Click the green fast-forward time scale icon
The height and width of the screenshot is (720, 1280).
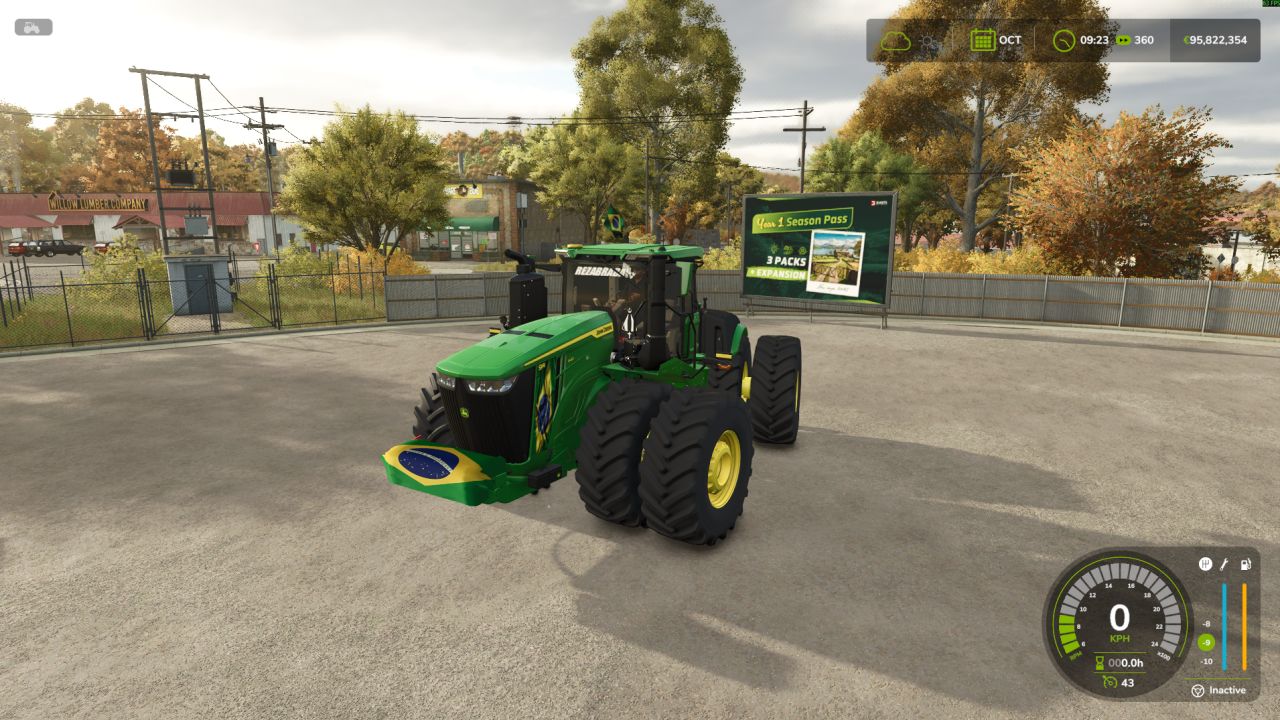(1124, 41)
